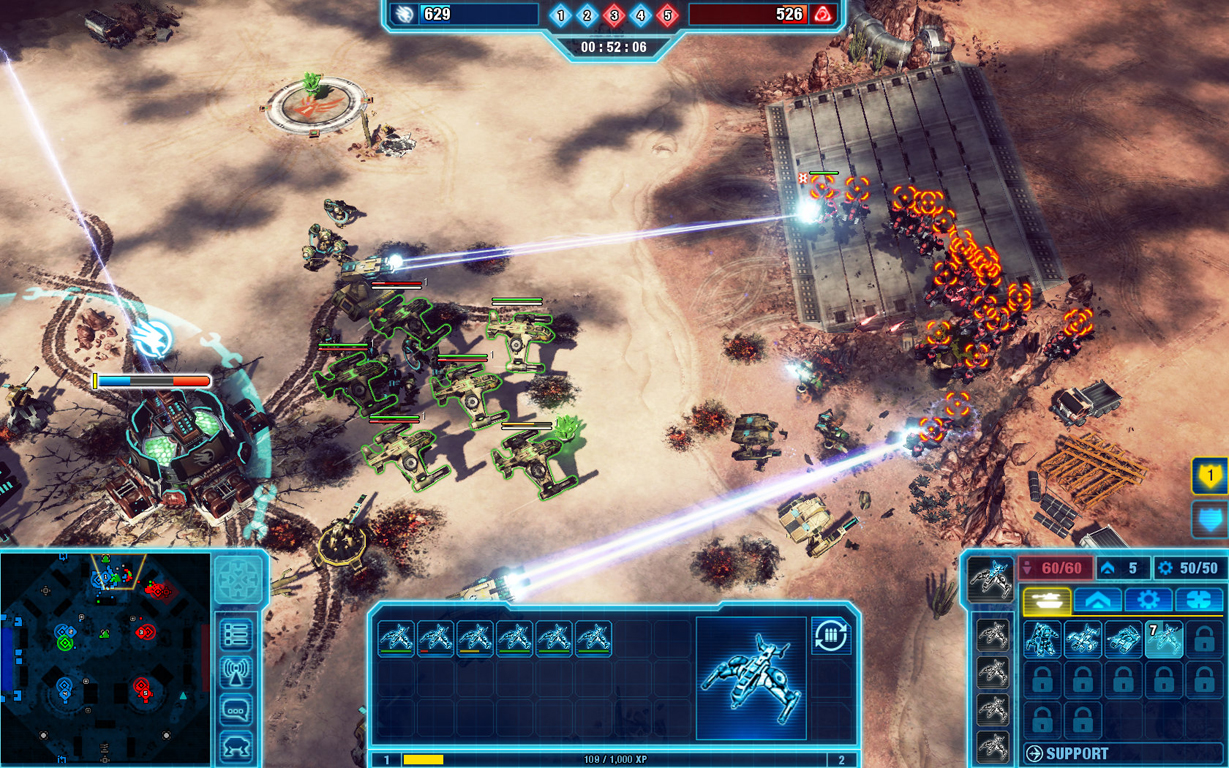Activate the reload ammo ability icon
The image size is (1229, 768).
tap(831, 636)
